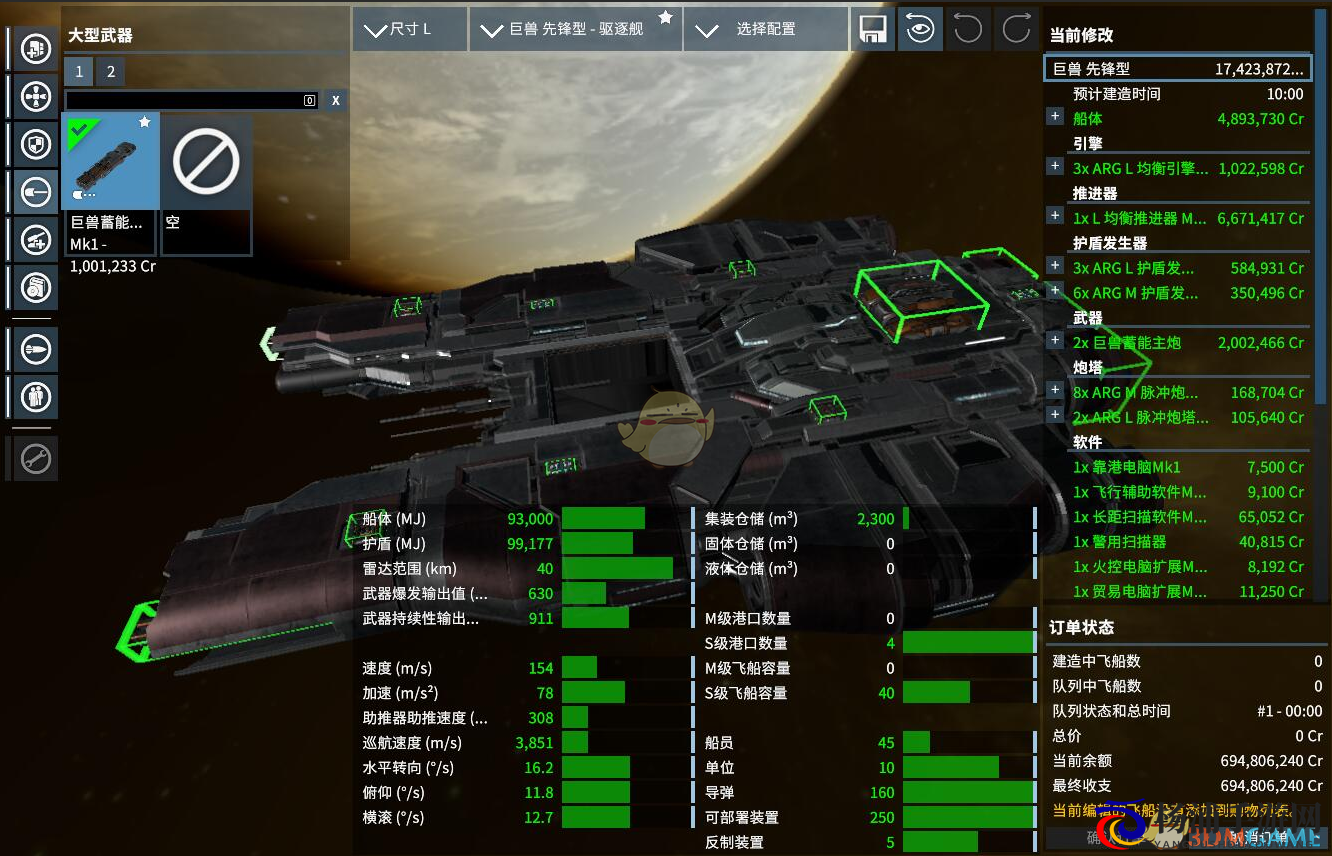Switch to weapon group tab 2

[x=111, y=71]
